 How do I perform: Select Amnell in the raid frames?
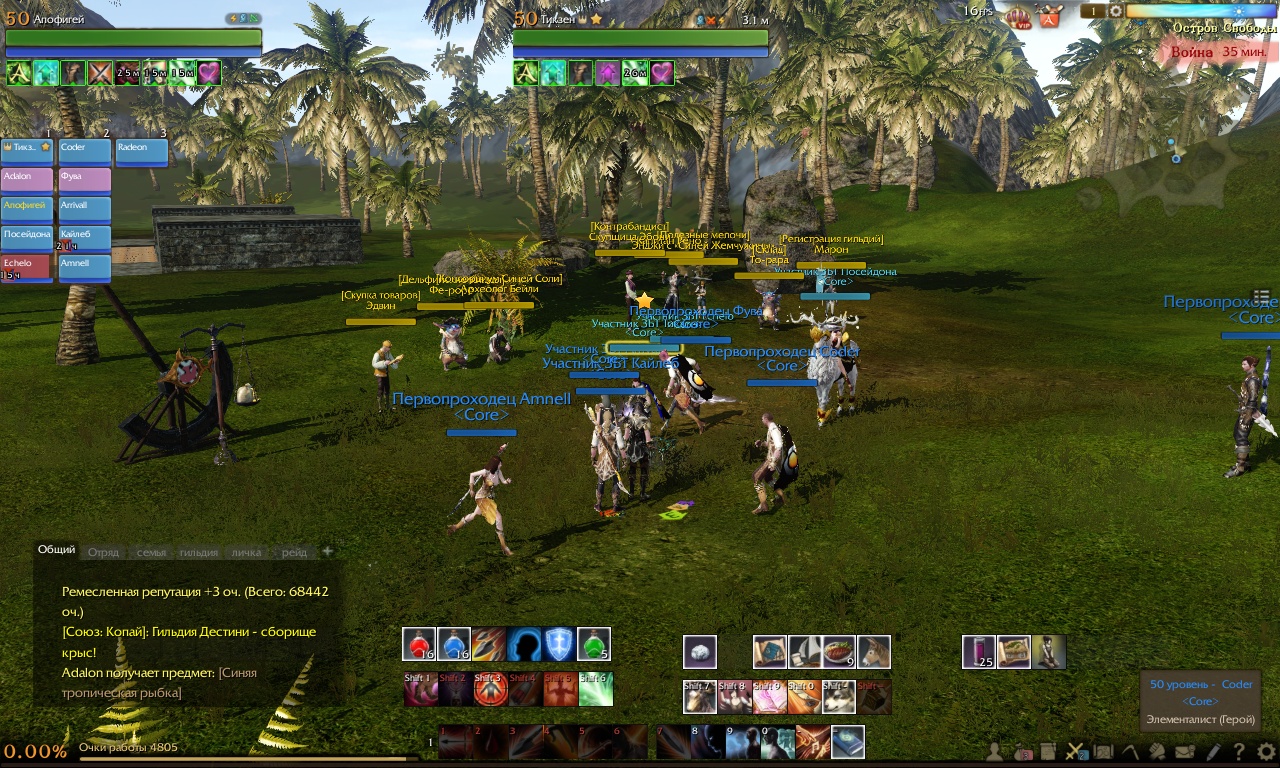point(85,268)
